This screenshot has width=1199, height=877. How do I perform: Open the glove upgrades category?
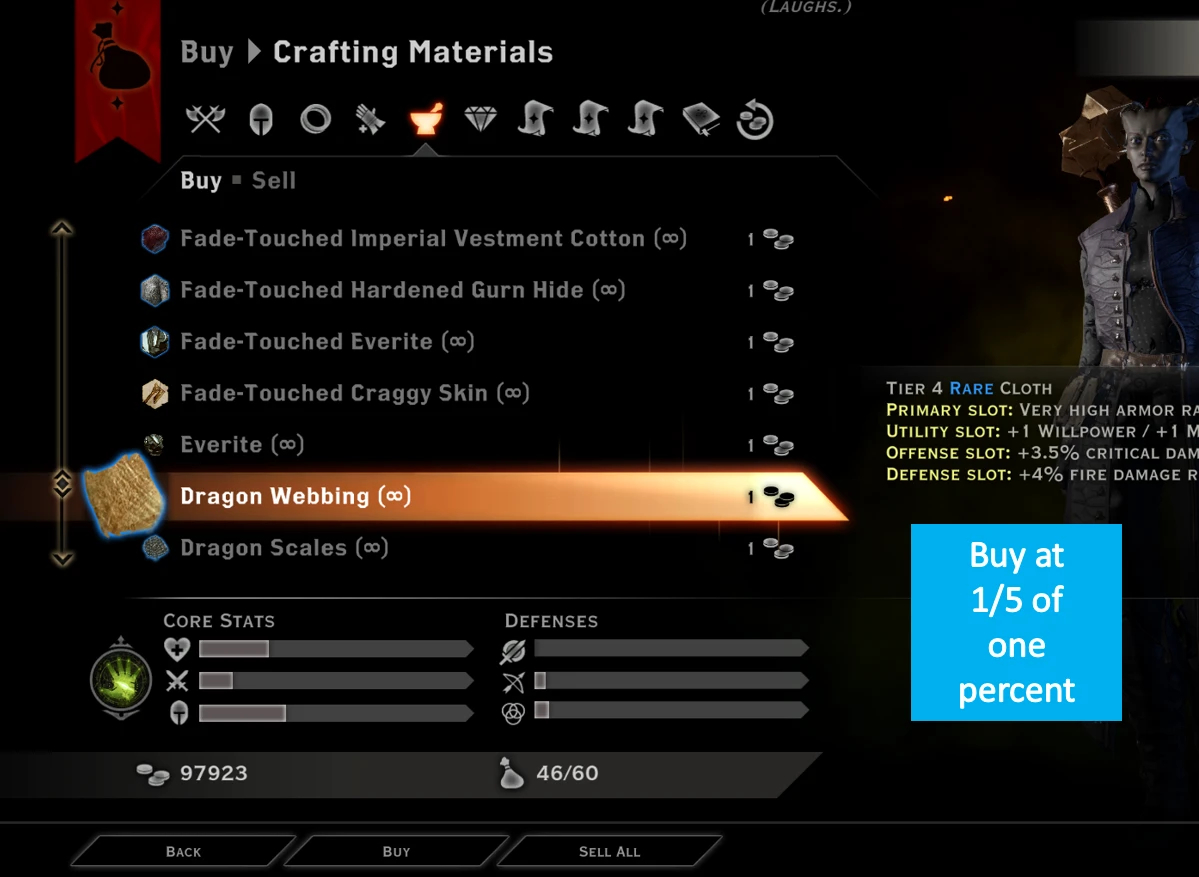coord(370,120)
